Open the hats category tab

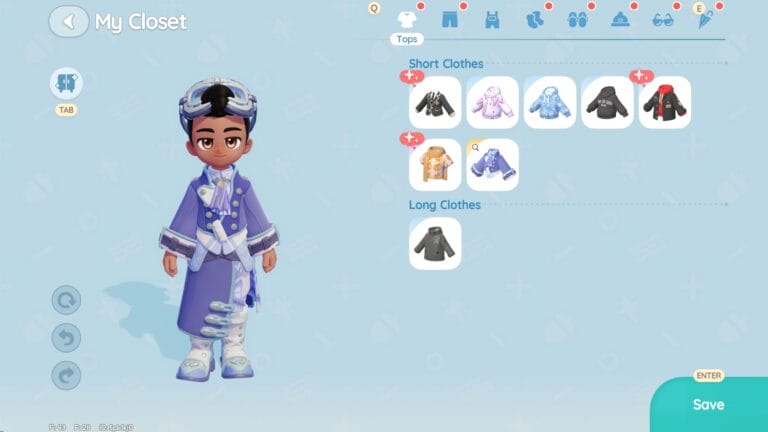point(620,19)
